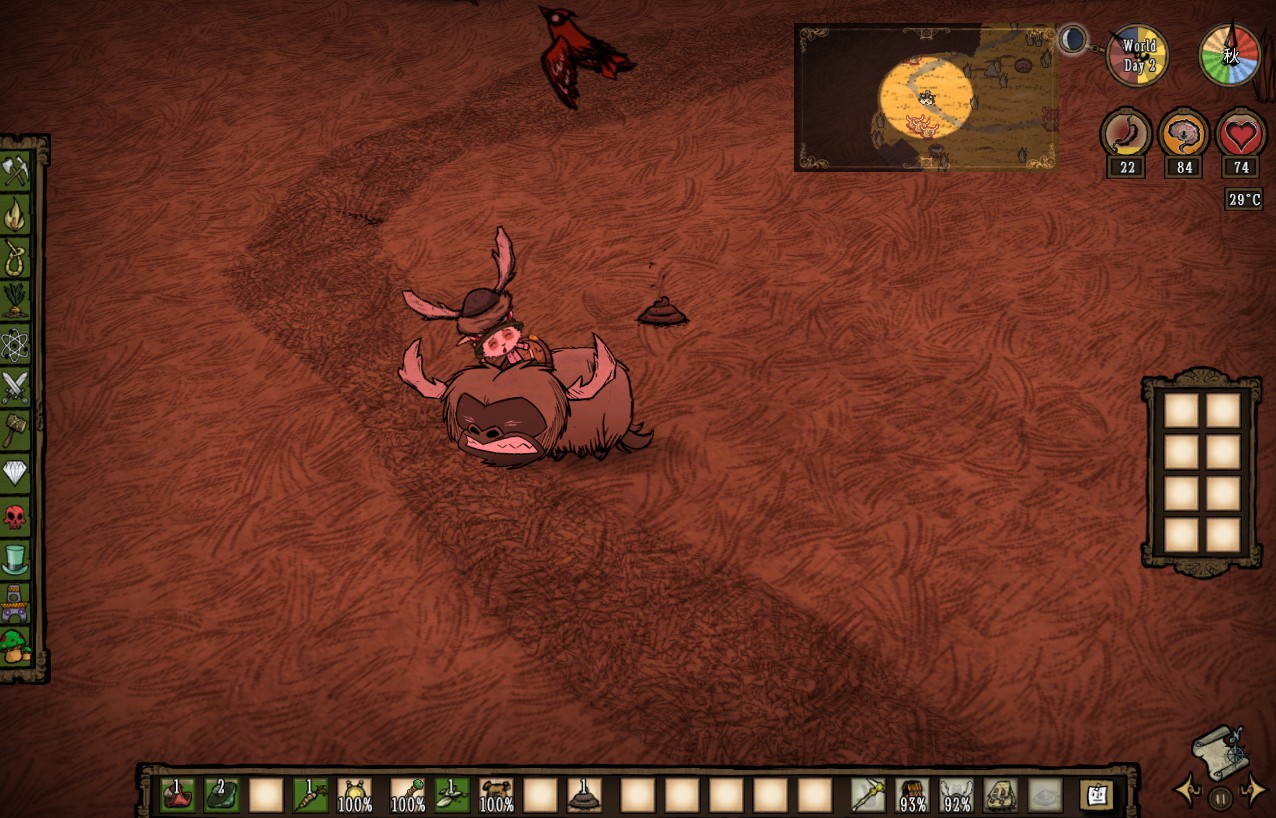Select the first red item inventory slot
This screenshot has height=818, width=1276.
tap(178, 796)
